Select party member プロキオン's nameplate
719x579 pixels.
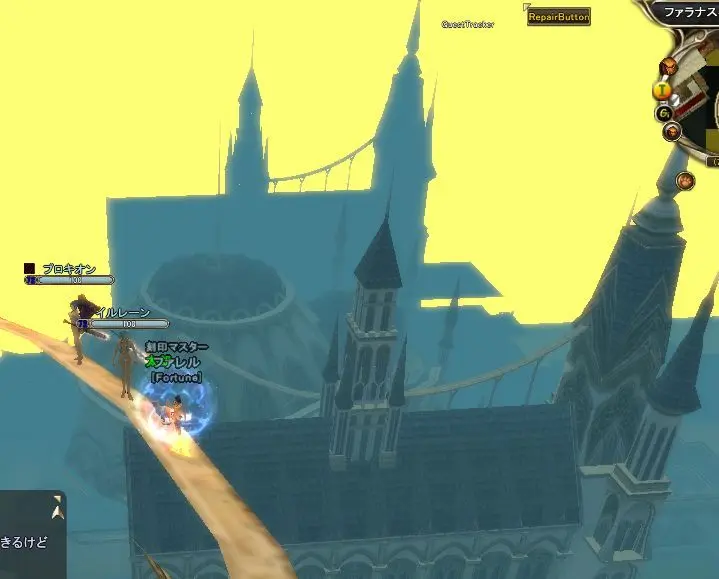[68, 269]
